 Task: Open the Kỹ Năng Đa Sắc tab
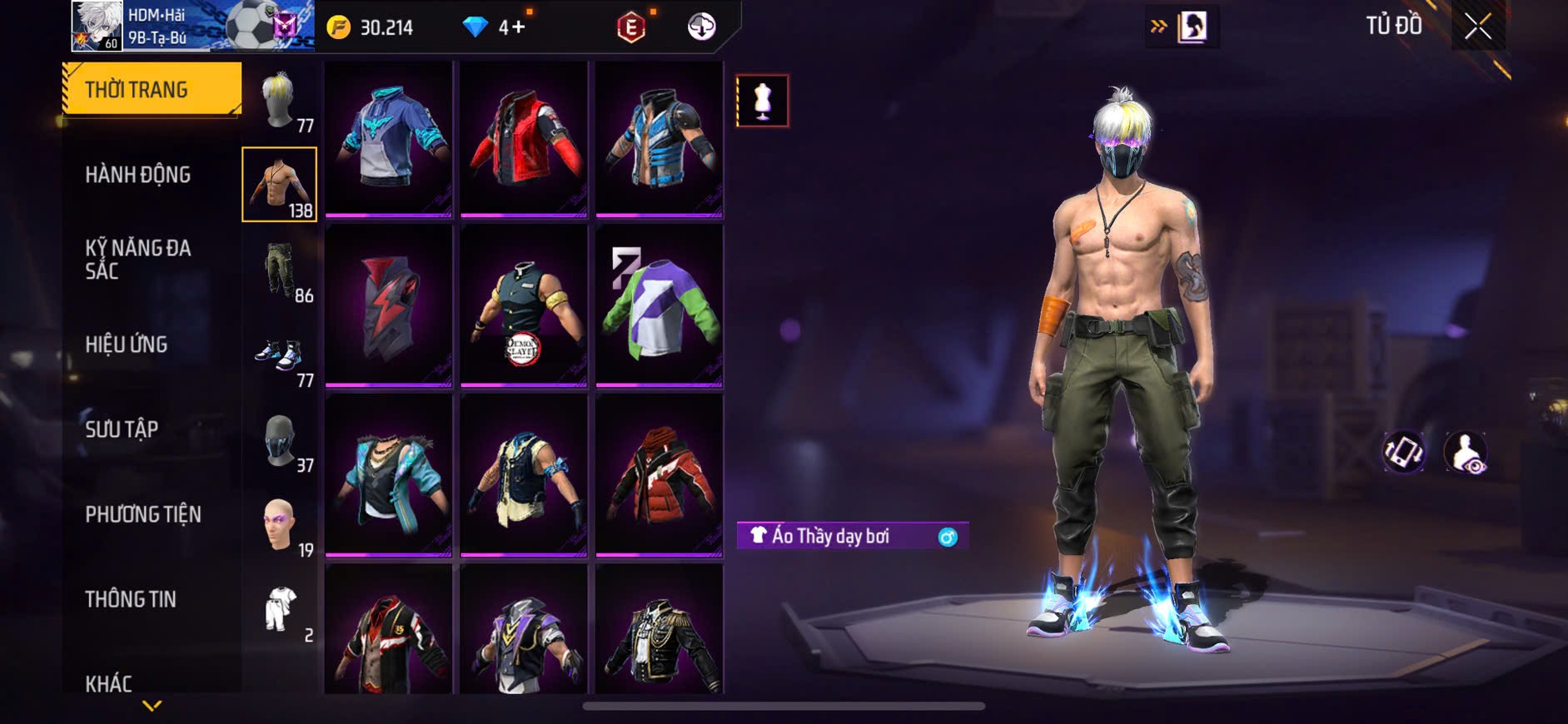click(138, 259)
